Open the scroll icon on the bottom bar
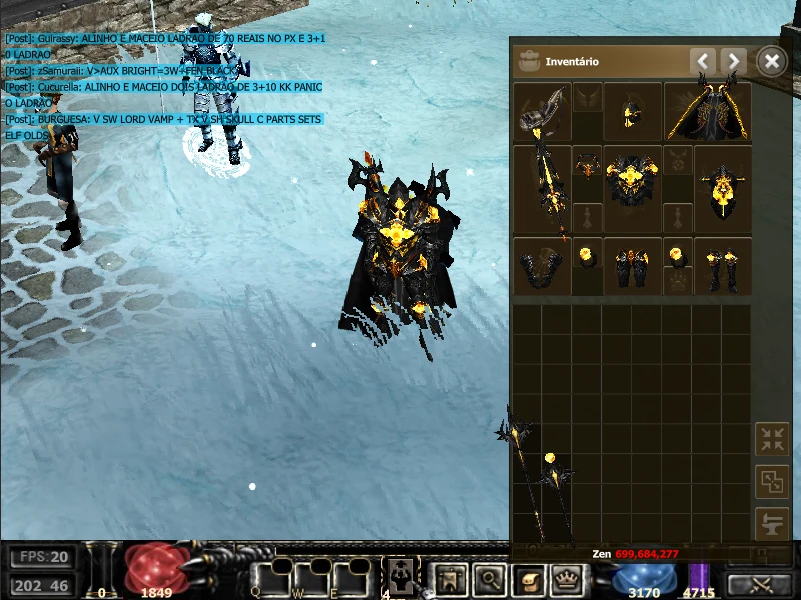 527,576
